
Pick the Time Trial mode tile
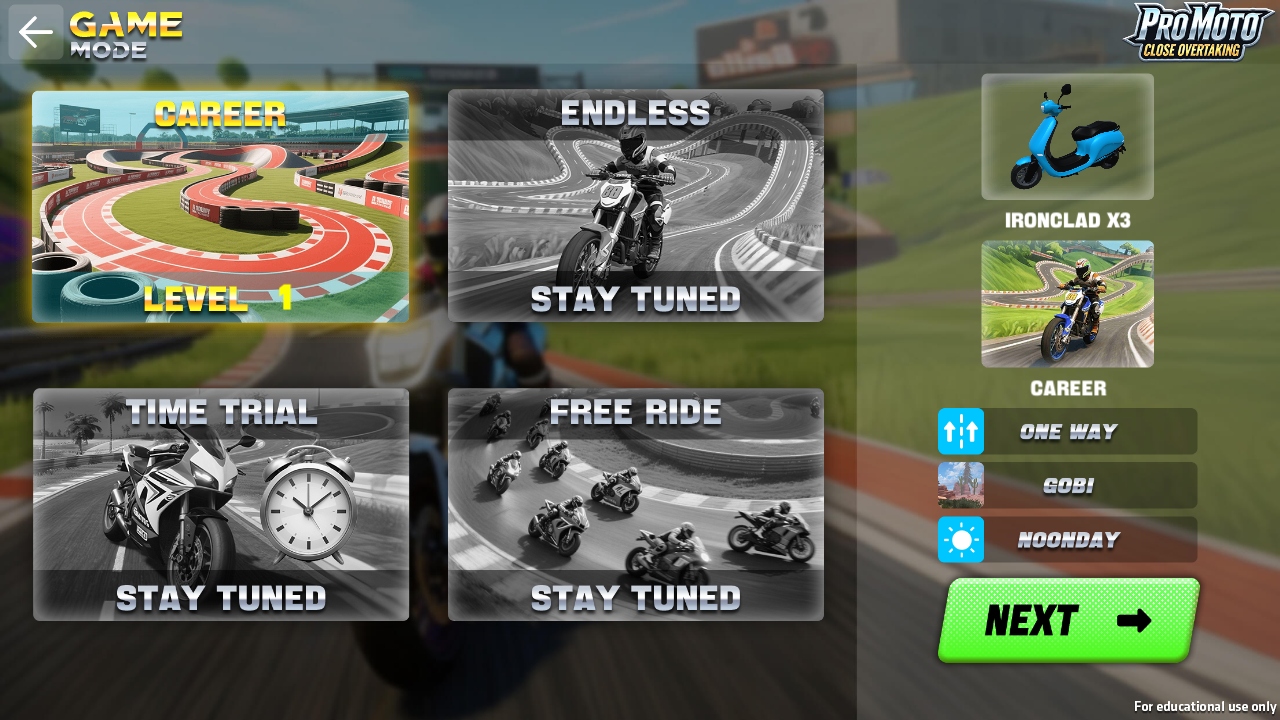[221, 504]
